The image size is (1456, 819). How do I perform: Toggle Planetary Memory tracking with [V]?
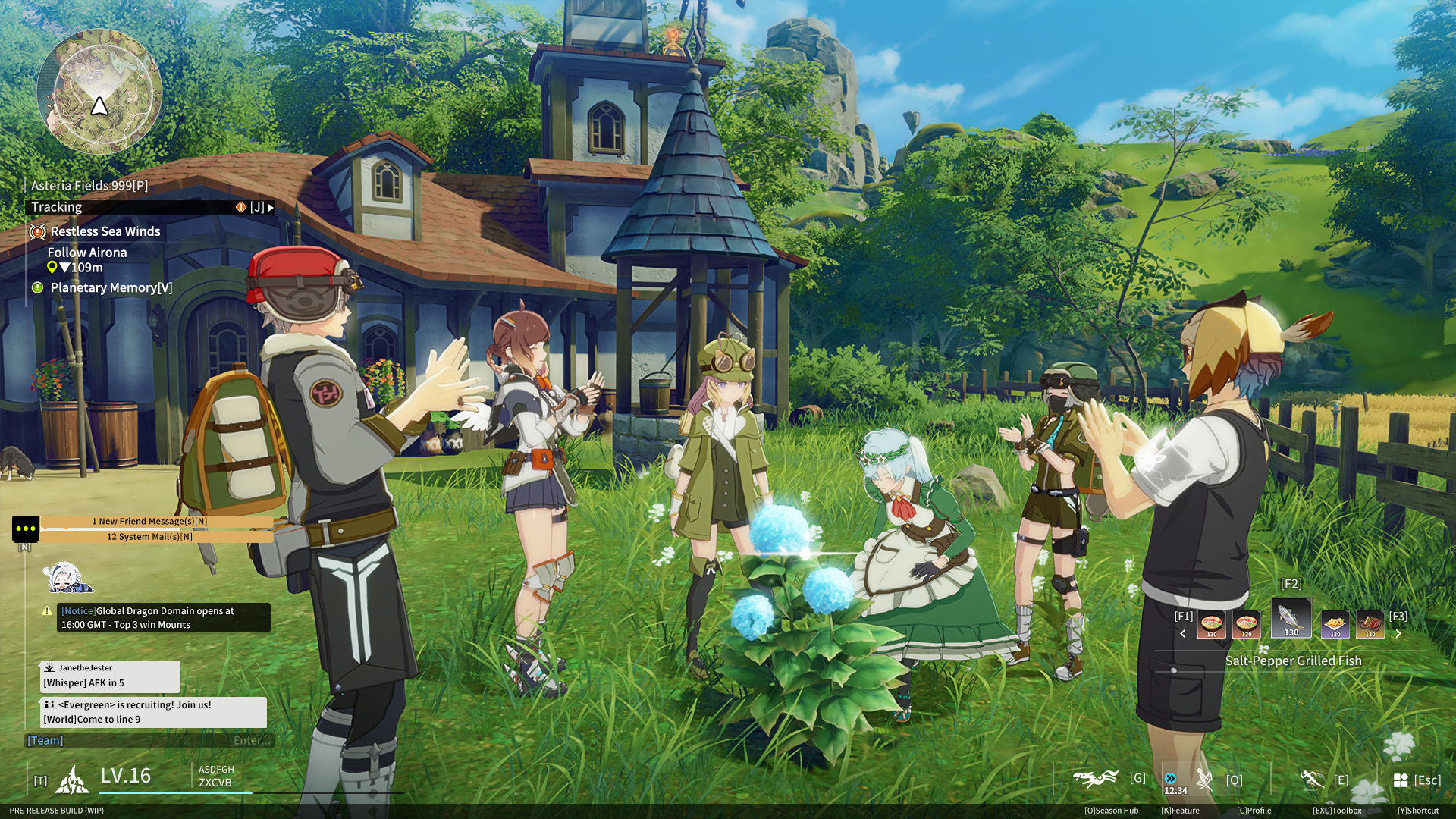pyautogui.click(x=111, y=287)
